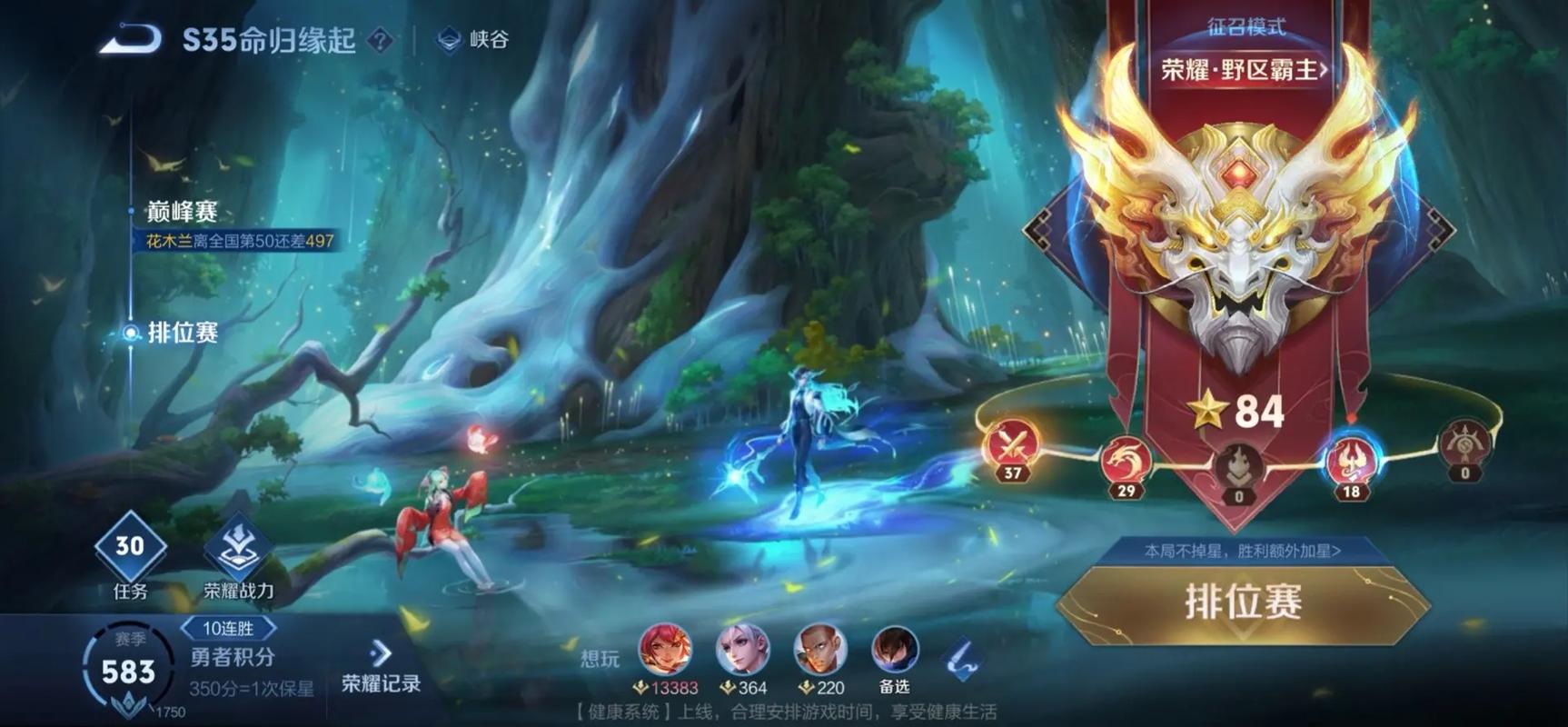Start matchmaking with the large 排位赛 button
Viewport: 1568px width, 727px height.
tap(1243, 602)
